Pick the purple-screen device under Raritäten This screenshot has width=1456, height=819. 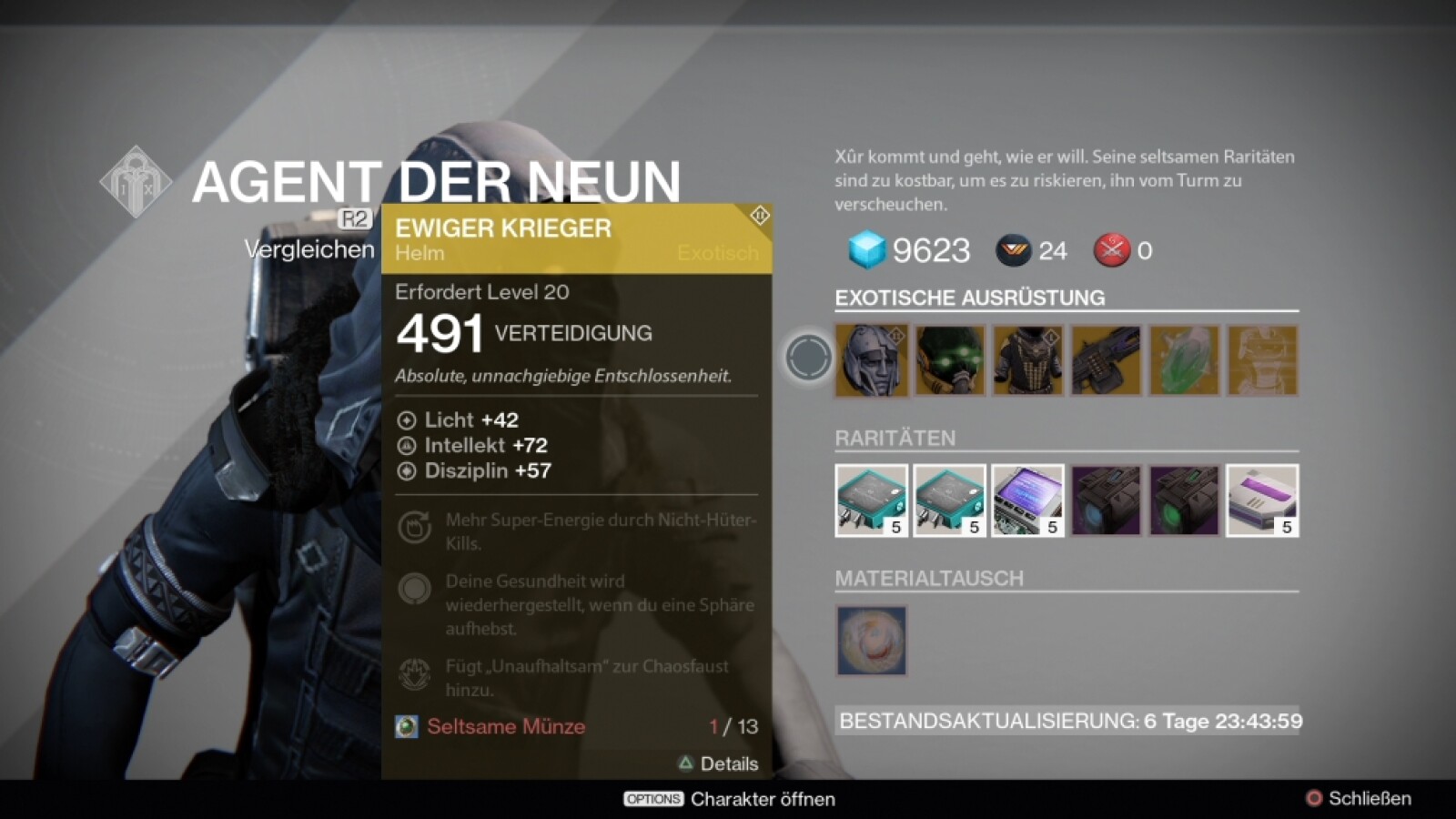(1028, 500)
